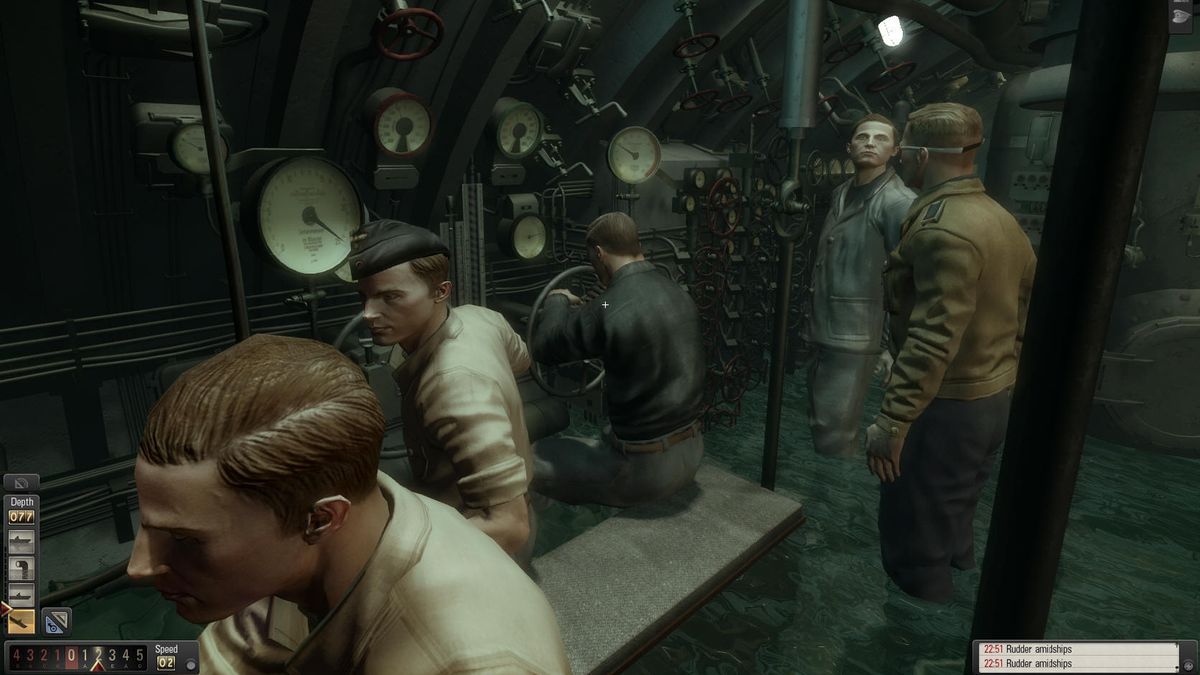This screenshot has height=675, width=1200.
Task: Choose the periscope depth preset
Action: click(x=21, y=568)
